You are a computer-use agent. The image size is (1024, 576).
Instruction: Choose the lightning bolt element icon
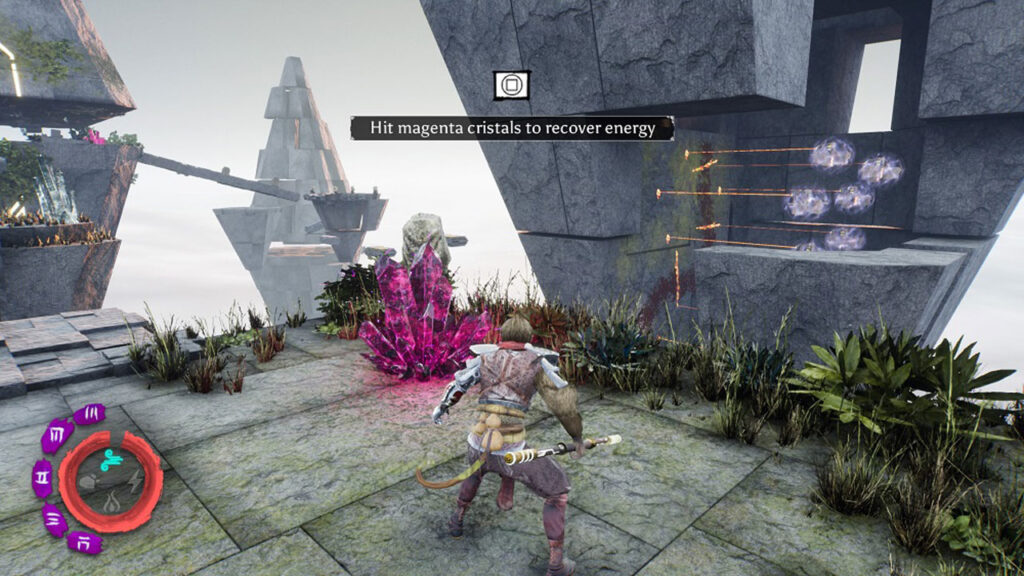coord(133,480)
